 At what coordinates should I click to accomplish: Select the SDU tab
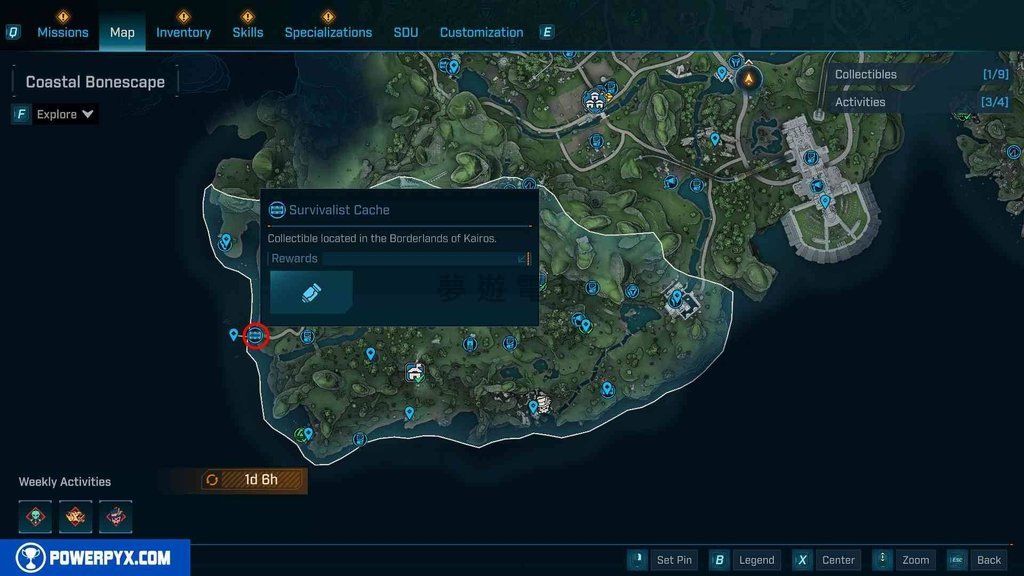pos(406,32)
